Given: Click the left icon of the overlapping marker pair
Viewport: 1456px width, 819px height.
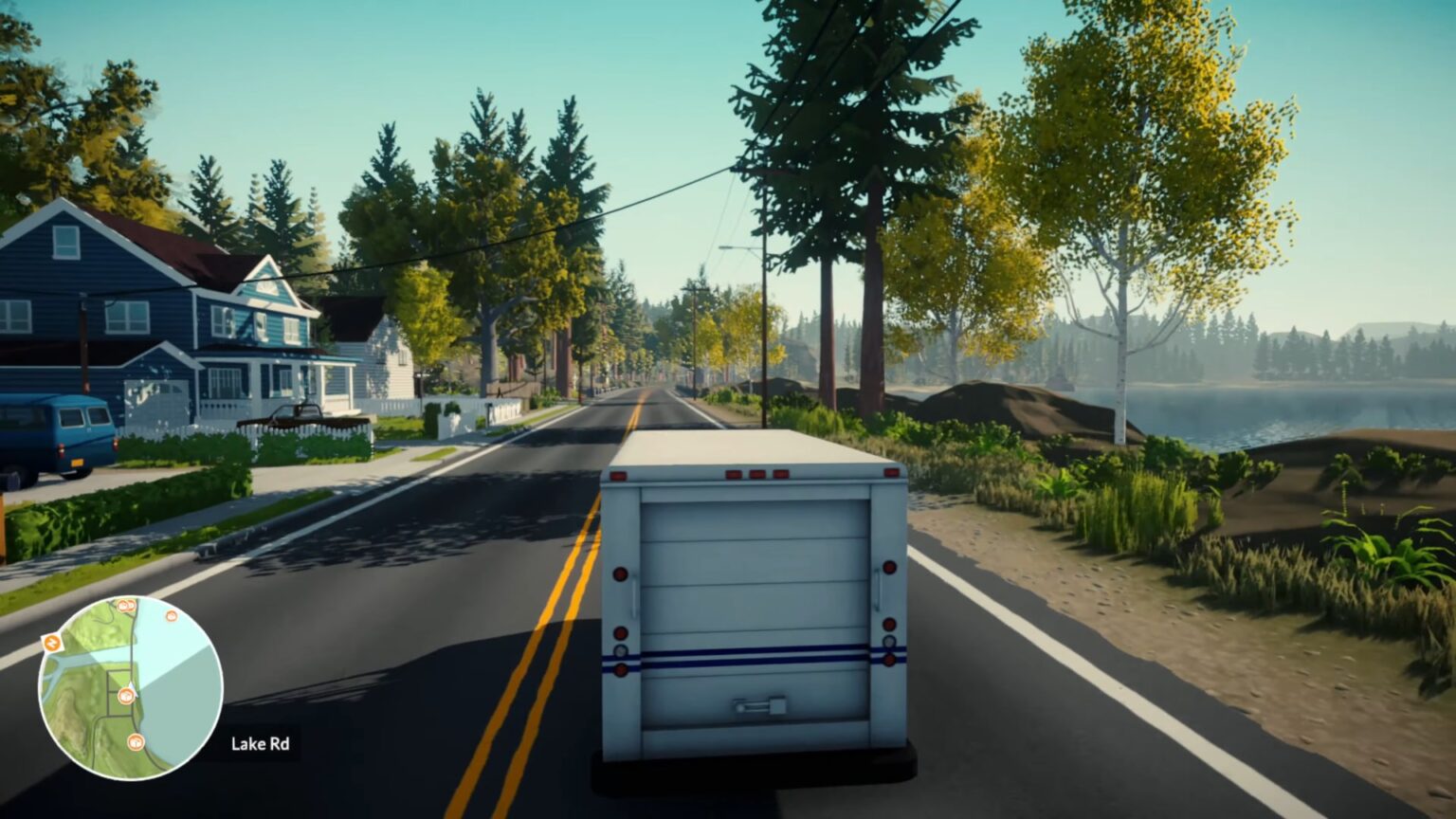Looking at the screenshot, I should [122, 606].
